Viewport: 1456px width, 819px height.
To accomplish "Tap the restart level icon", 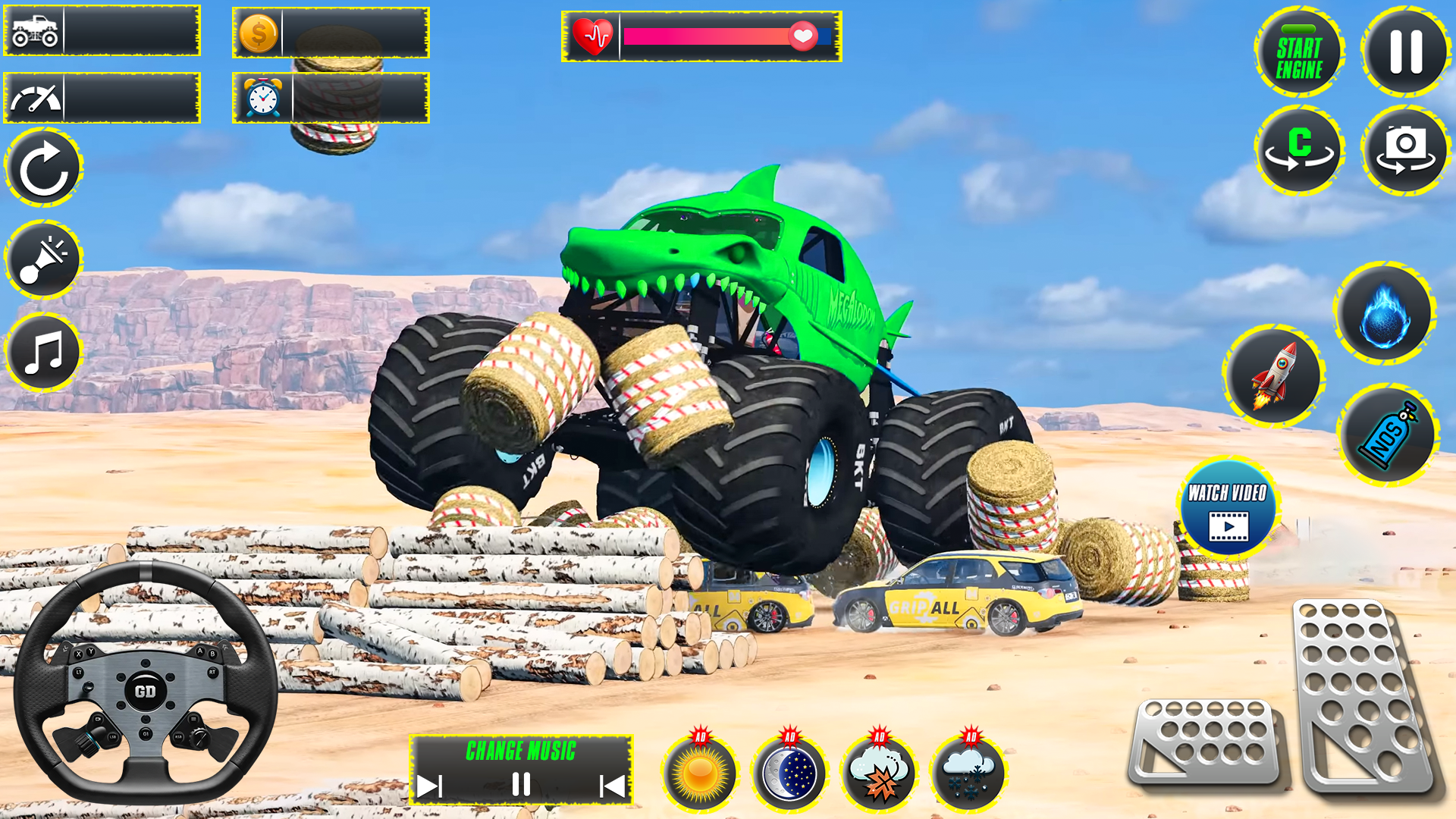I will click(43, 166).
